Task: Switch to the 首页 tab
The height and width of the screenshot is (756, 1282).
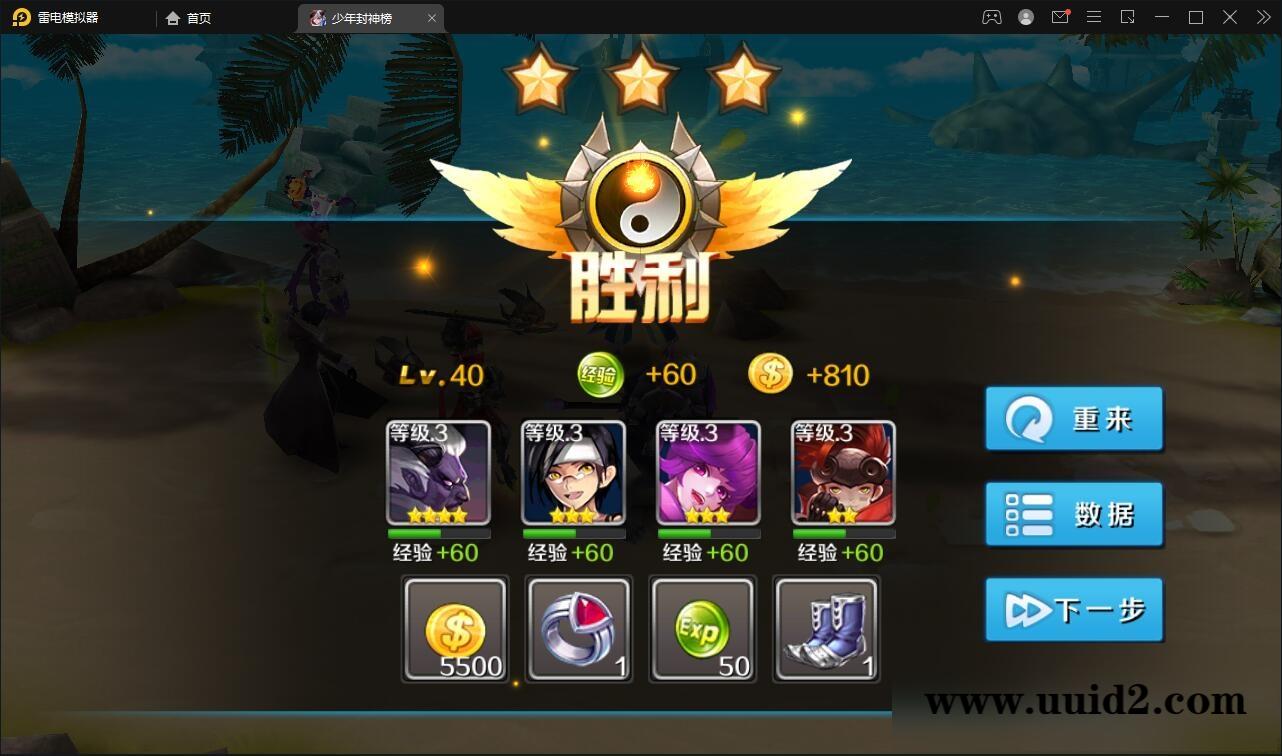Action: click(189, 17)
